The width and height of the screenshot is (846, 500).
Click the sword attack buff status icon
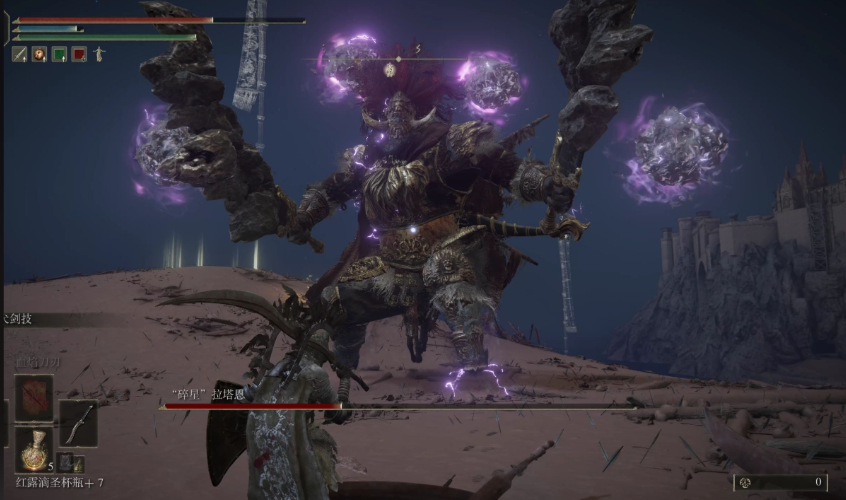click(19, 54)
